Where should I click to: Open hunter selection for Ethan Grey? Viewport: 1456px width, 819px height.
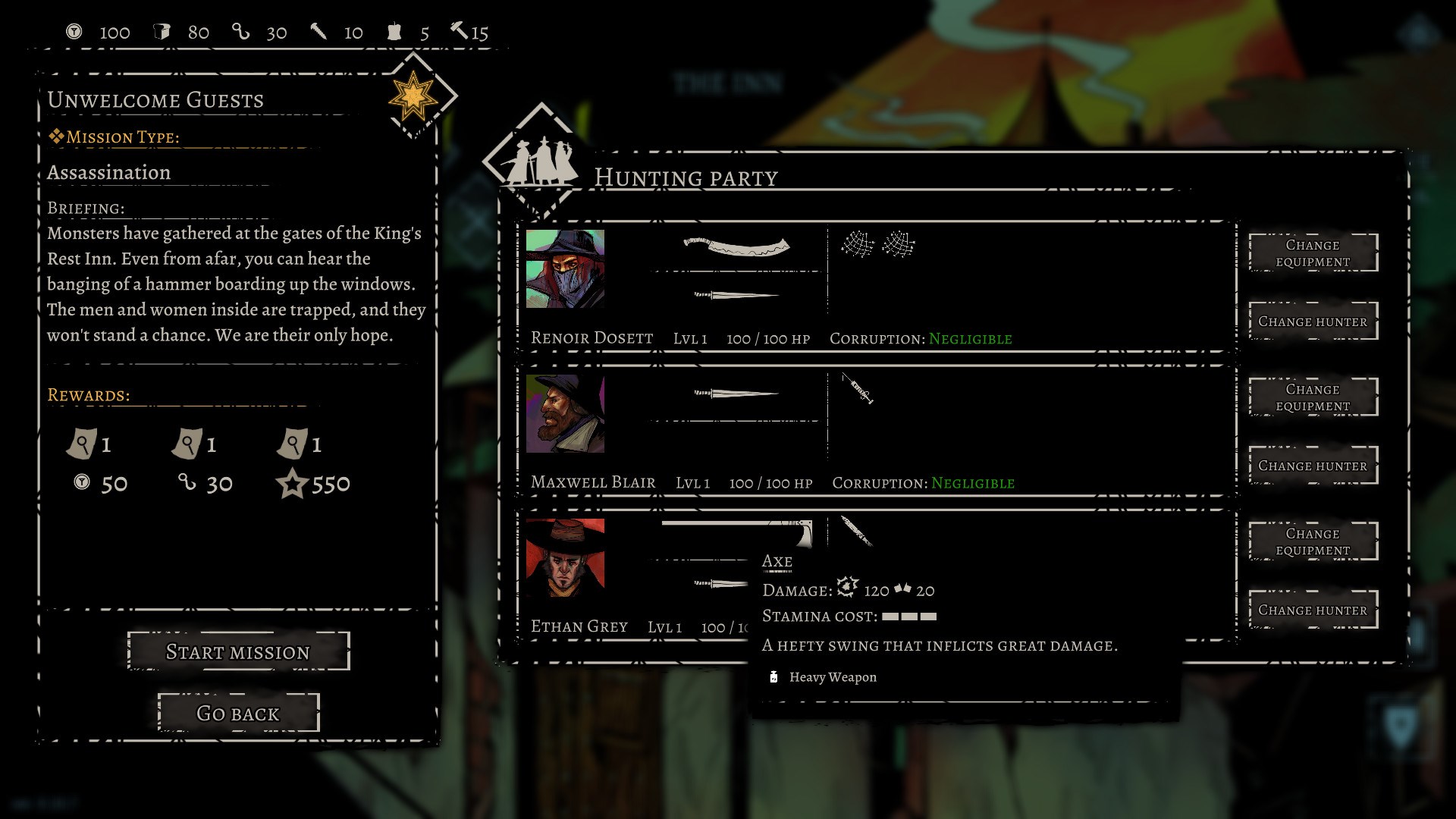tap(1313, 610)
